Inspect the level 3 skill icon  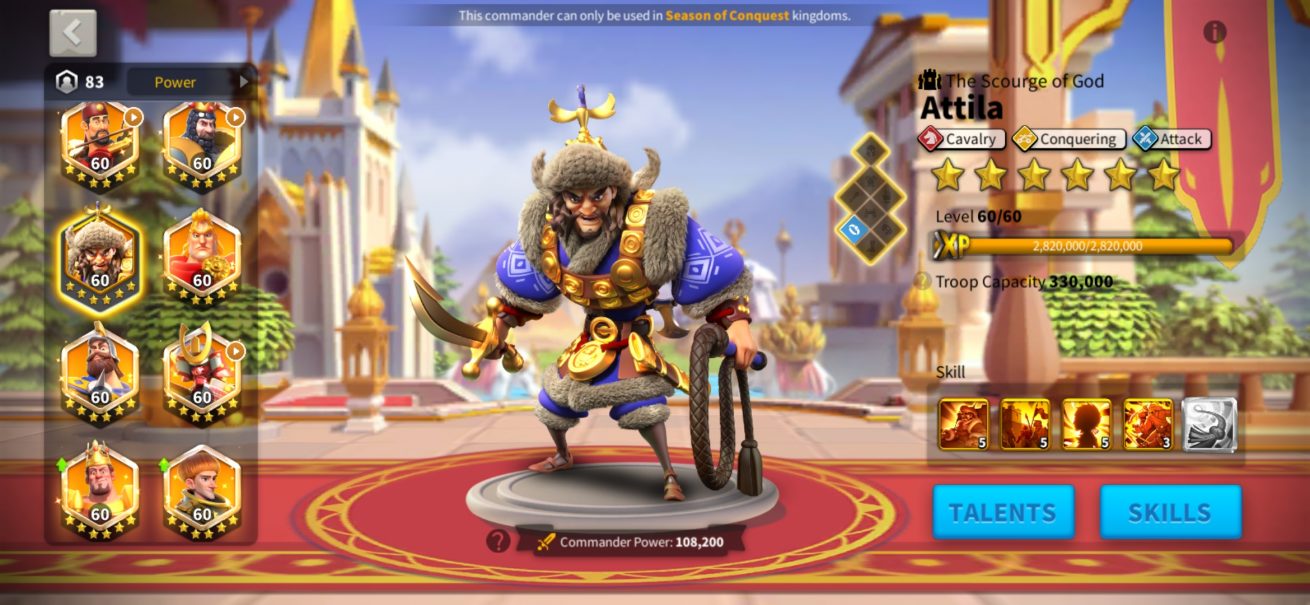(x=1148, y=424)
